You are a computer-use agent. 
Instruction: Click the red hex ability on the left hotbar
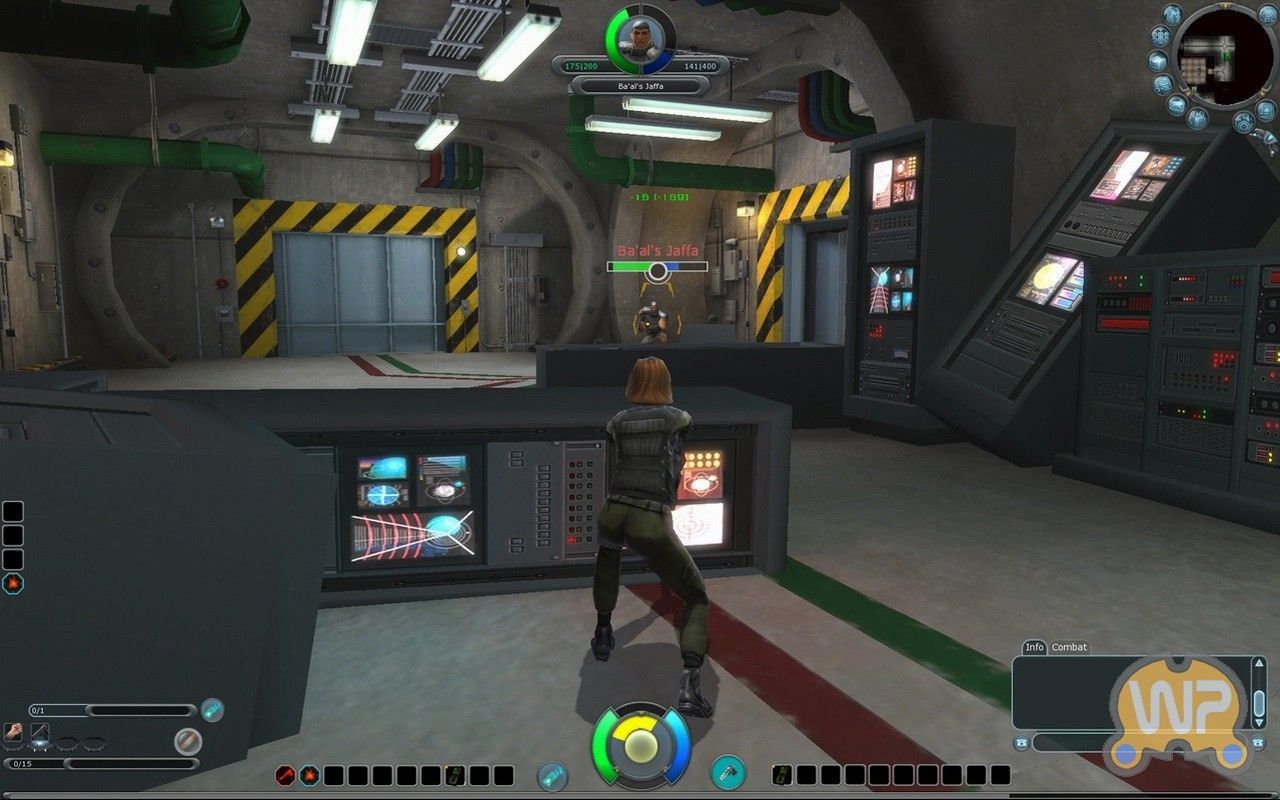(x=285, y=775)
